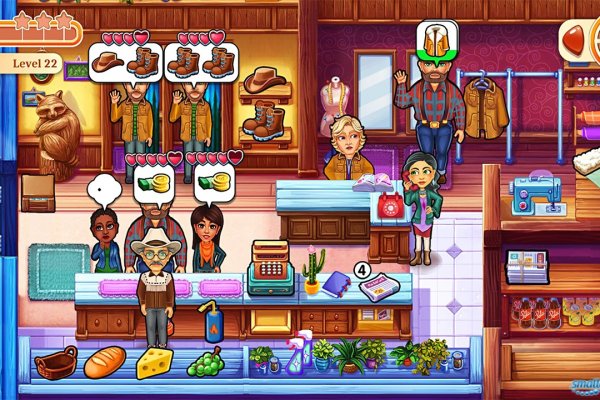Use the blue sewing machine station
Screen dimensions: 600x400
pyautogui.click(x=534, y=194)
